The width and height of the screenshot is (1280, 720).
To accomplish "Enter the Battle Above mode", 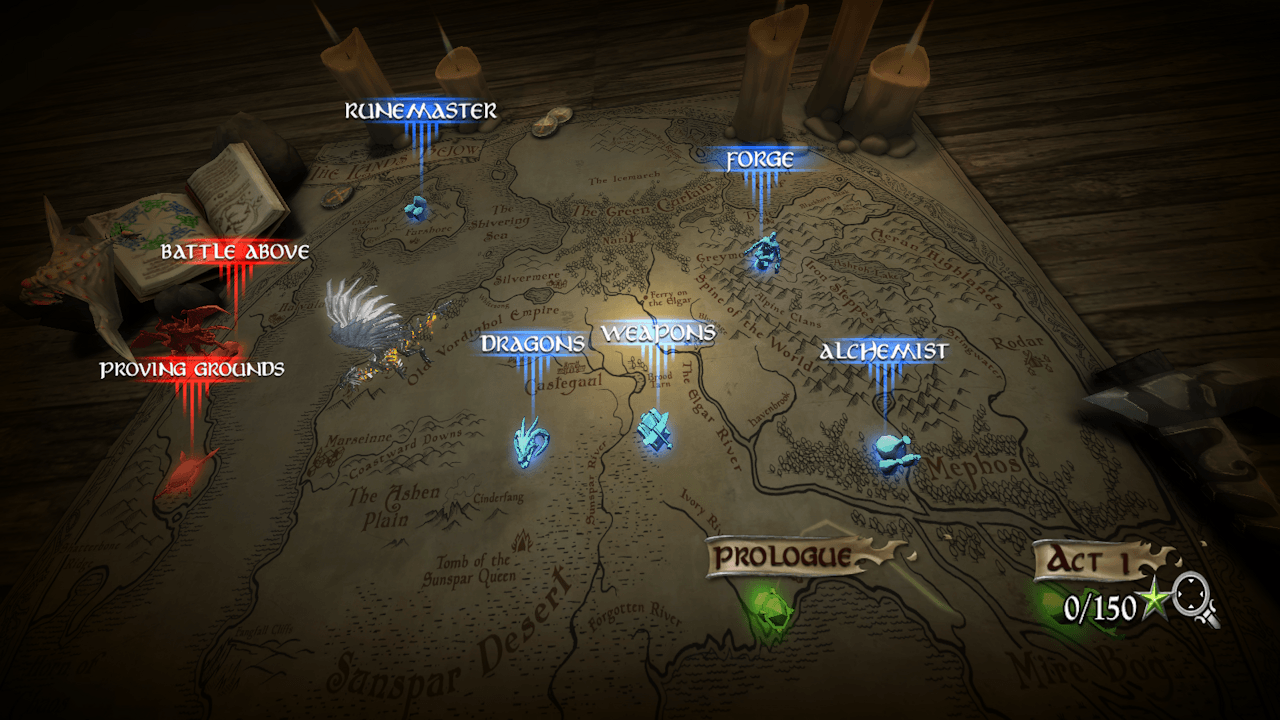I will [235, 252].
